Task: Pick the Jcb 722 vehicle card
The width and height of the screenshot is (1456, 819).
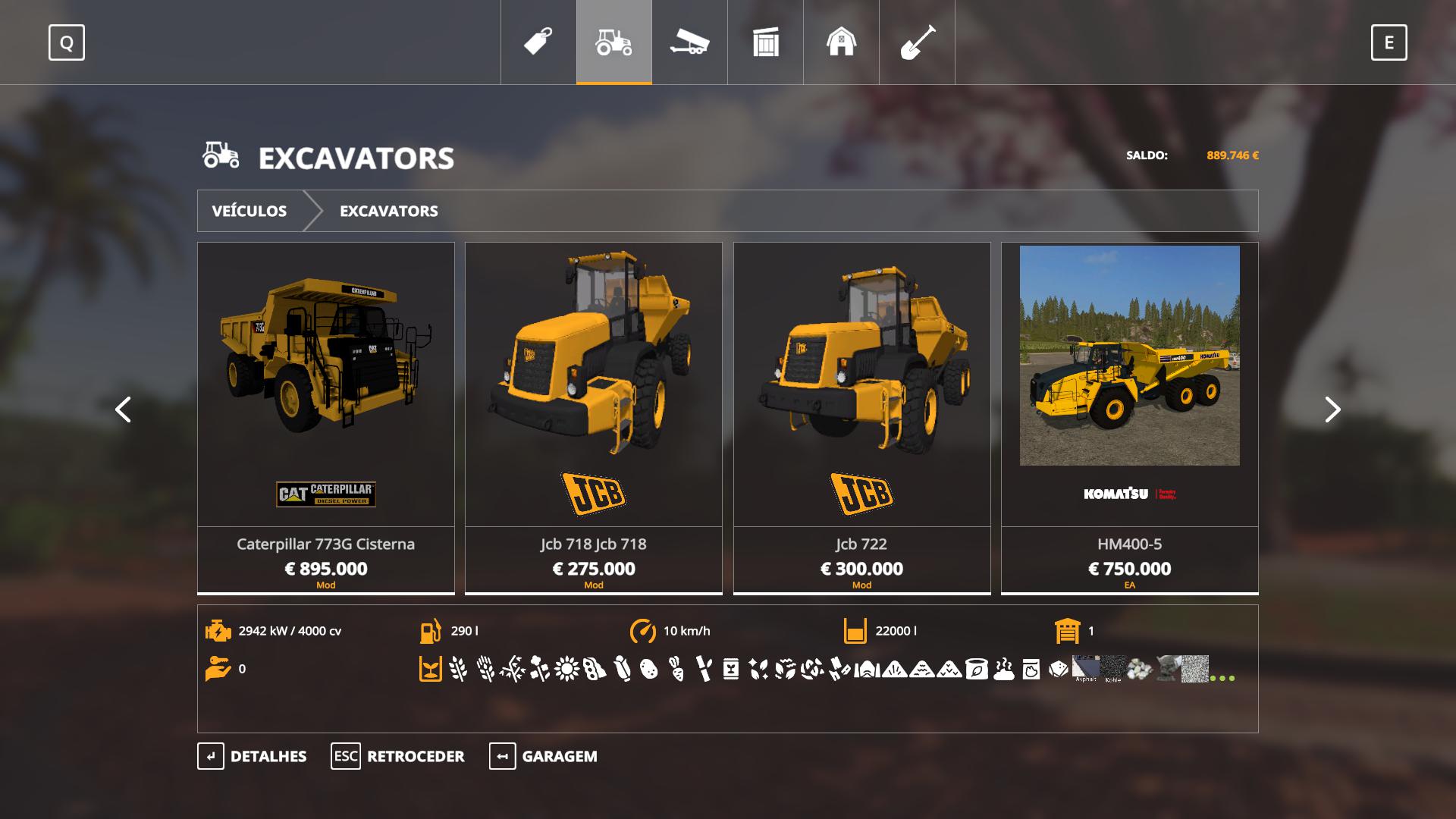Action: [861, 417]
